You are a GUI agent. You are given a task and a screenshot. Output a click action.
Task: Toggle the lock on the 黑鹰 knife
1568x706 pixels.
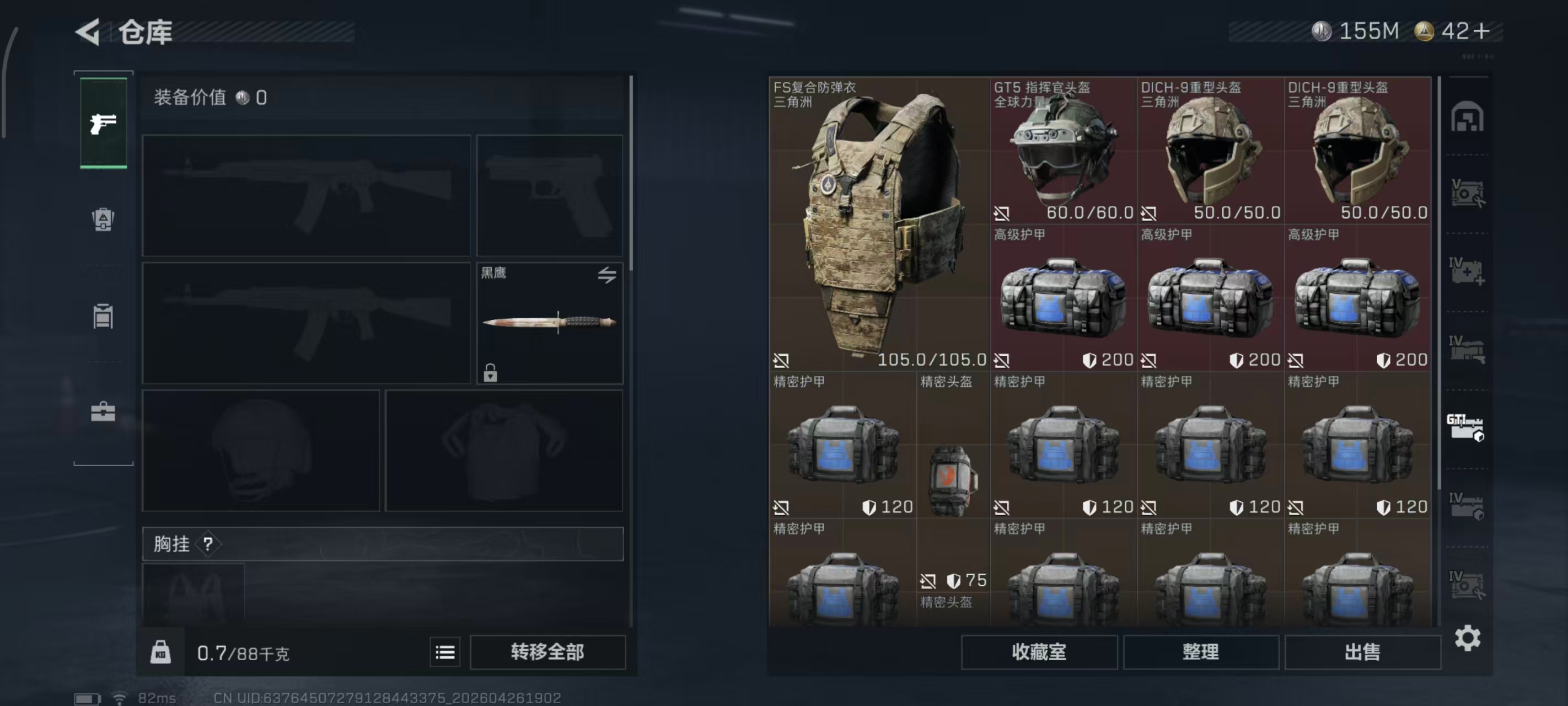pos(491,374)
